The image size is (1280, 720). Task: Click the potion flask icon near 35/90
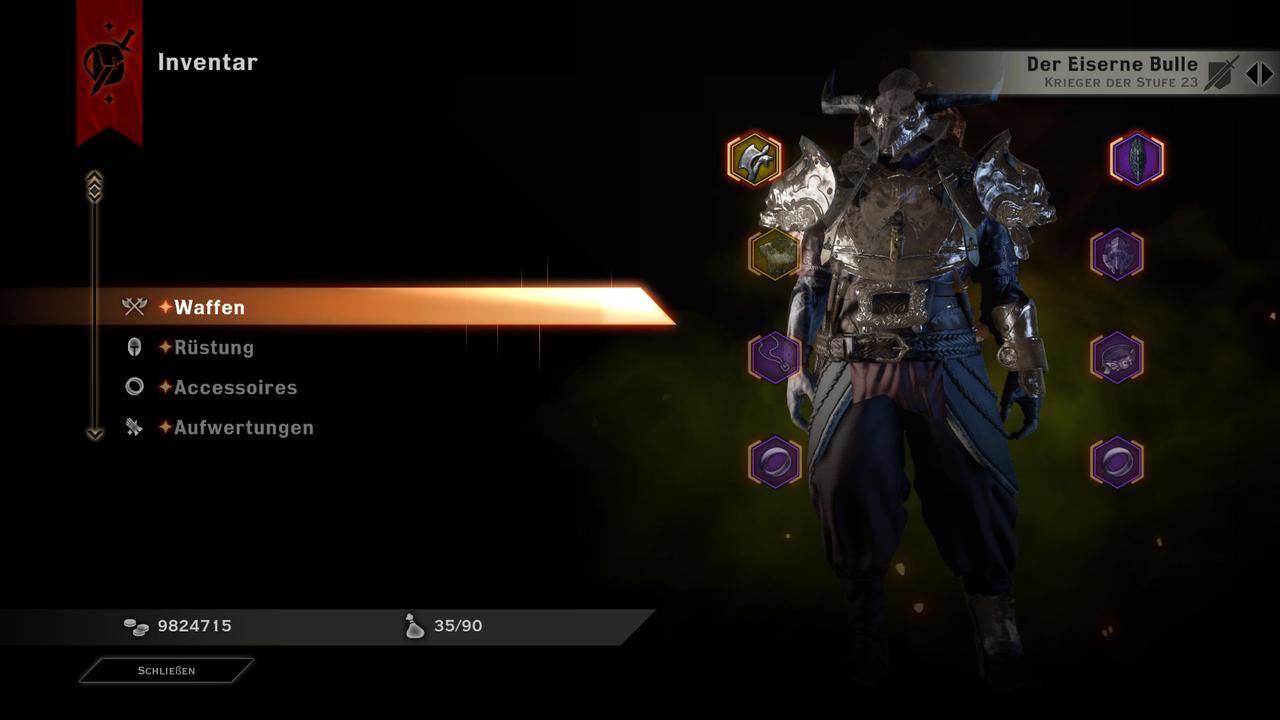[414, 626]
